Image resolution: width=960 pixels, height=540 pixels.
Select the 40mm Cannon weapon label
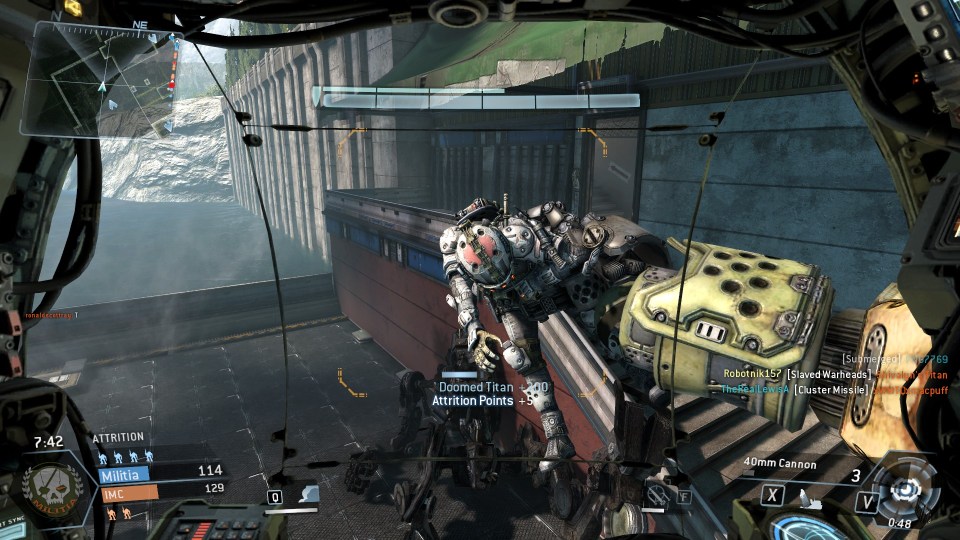click(x=780, y=464)
